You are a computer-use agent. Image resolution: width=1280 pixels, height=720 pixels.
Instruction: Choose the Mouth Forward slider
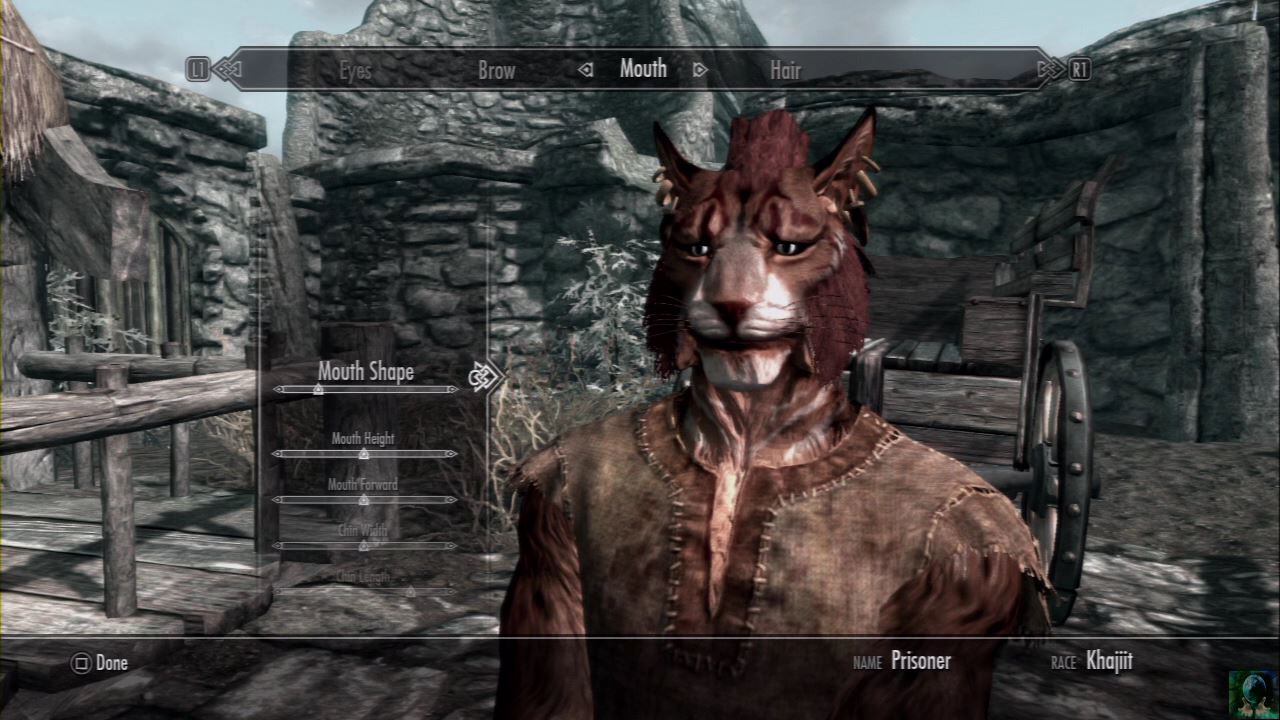click(364, 499)
